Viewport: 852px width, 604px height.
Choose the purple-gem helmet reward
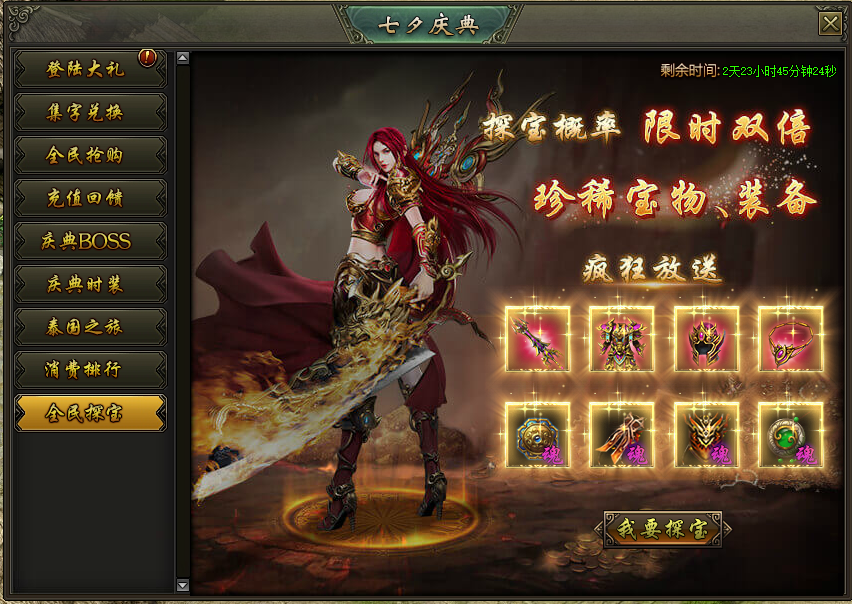tap(706, 339)
